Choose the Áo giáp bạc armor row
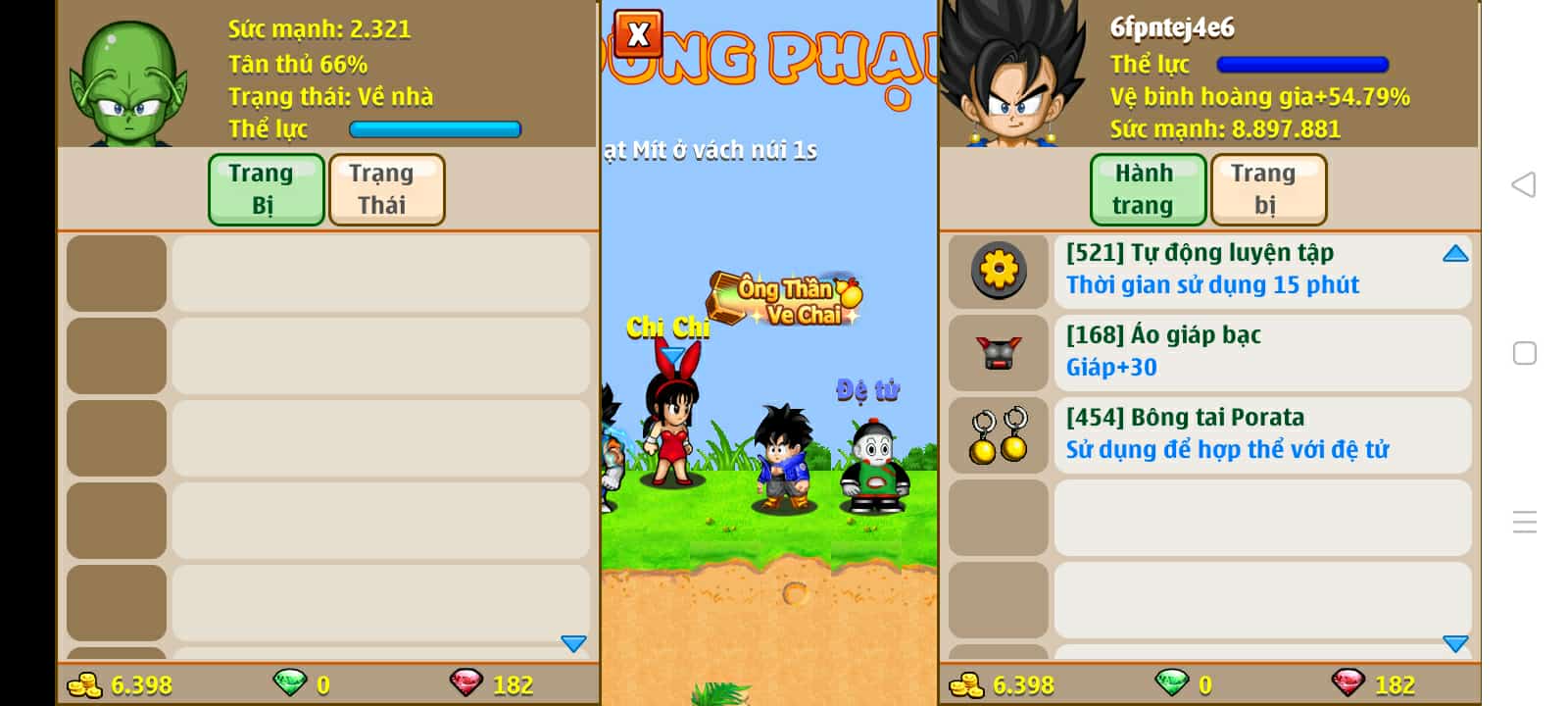Screen dimensions: 1568x706 pos(1212,351)
